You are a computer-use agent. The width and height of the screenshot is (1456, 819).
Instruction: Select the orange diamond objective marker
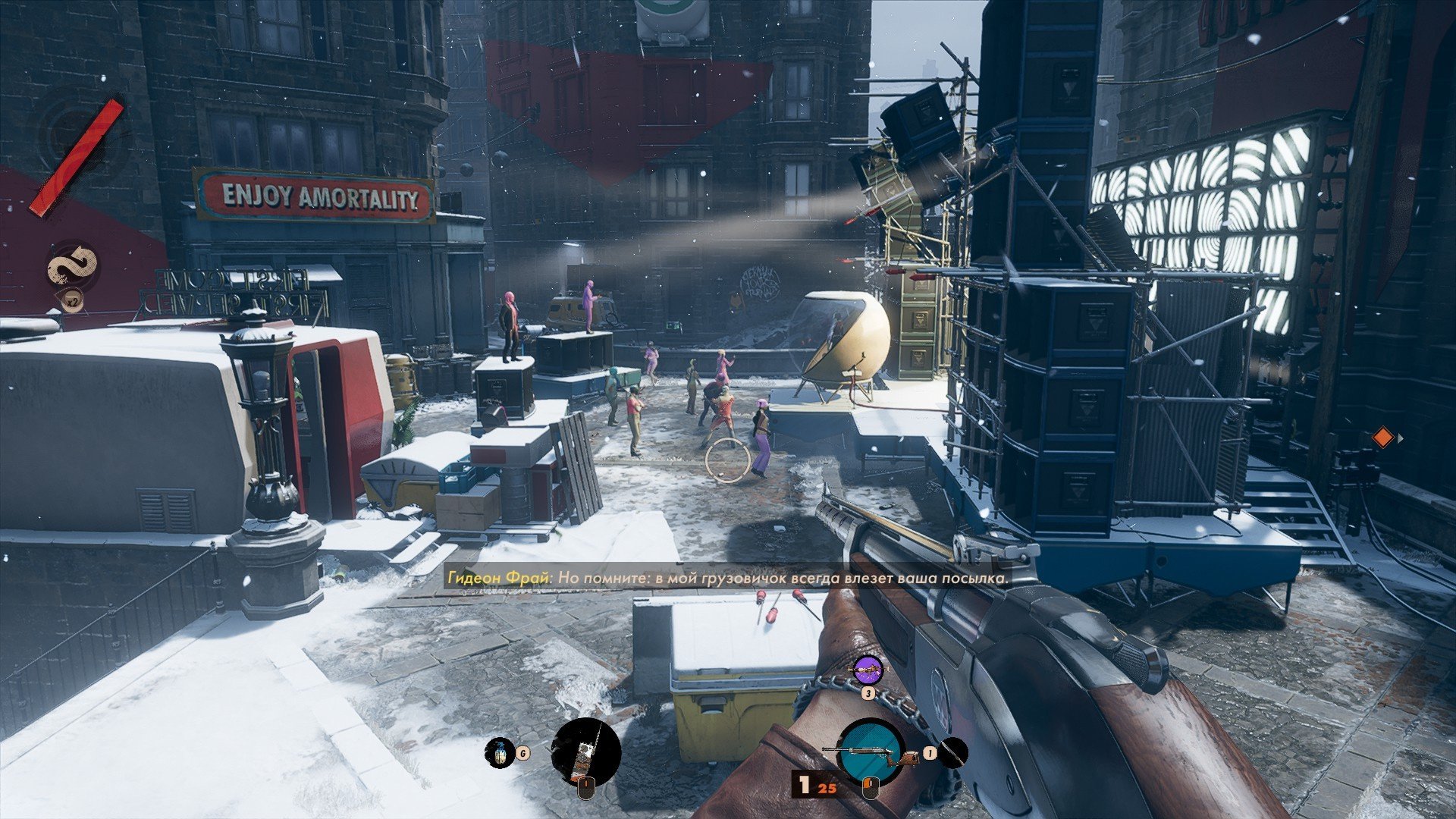click(x=1383, y=438)
